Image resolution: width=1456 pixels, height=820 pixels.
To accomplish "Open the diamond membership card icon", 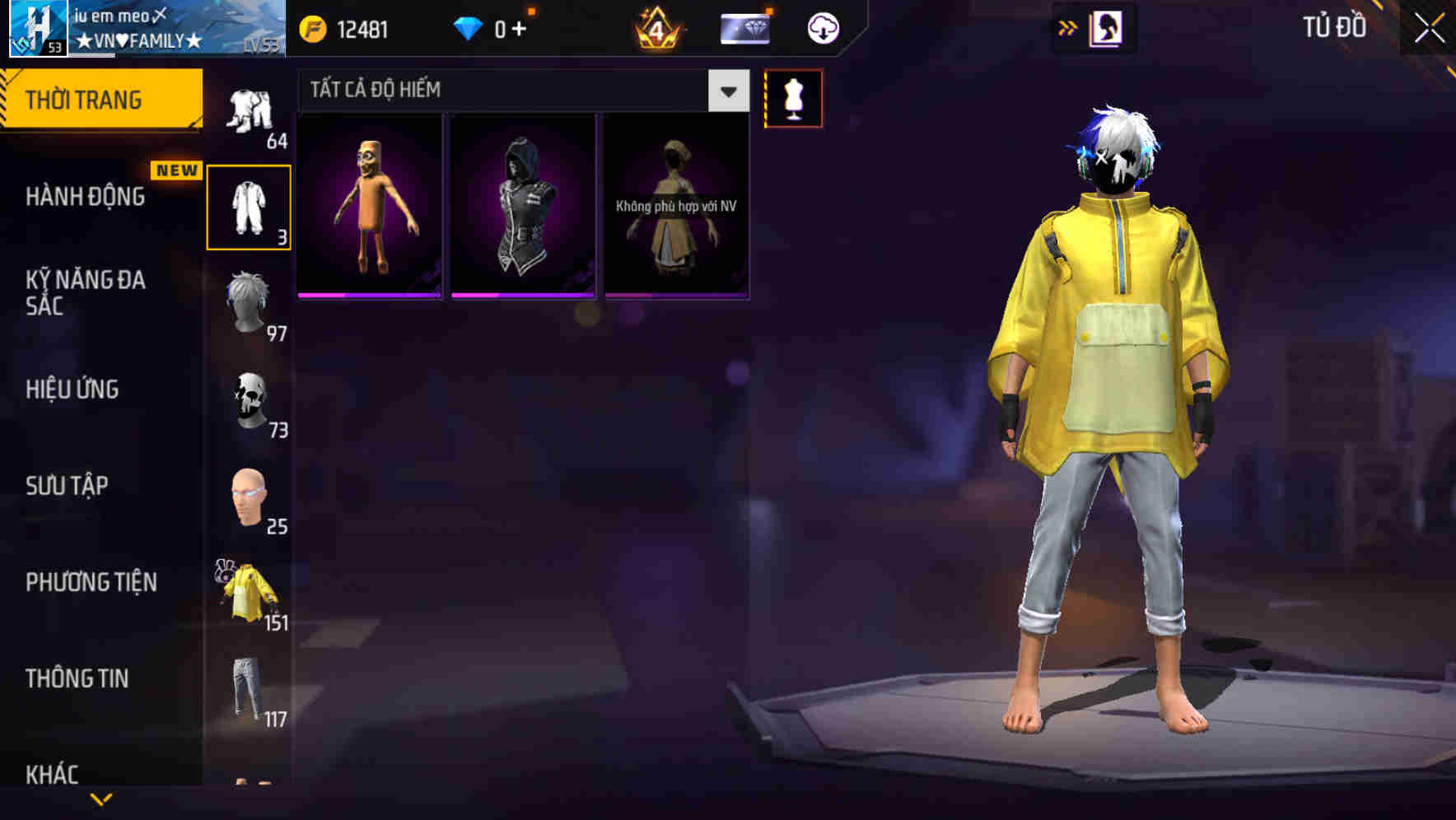I will 744,27.
